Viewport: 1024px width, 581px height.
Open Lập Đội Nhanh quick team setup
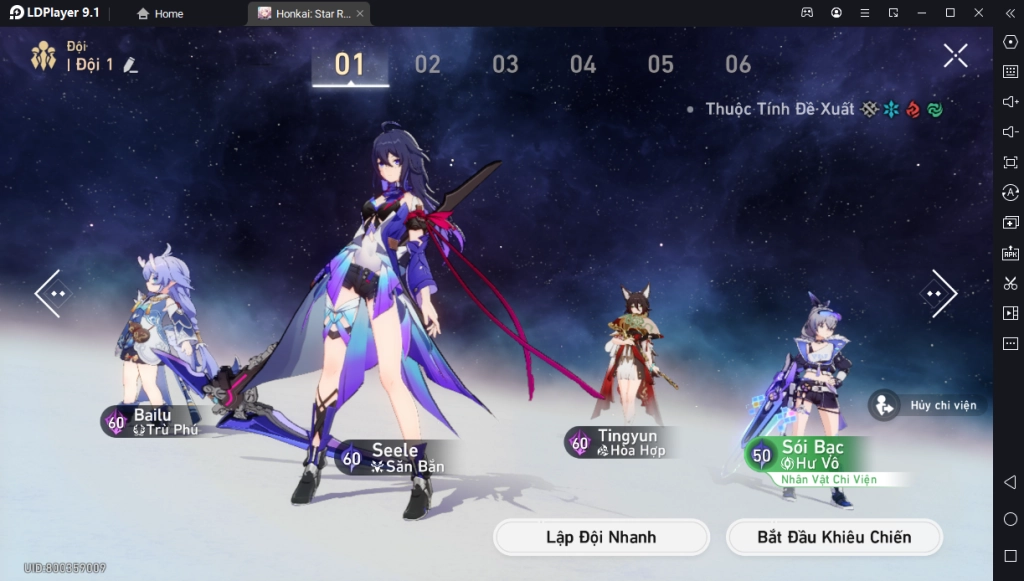coord(601,537)
